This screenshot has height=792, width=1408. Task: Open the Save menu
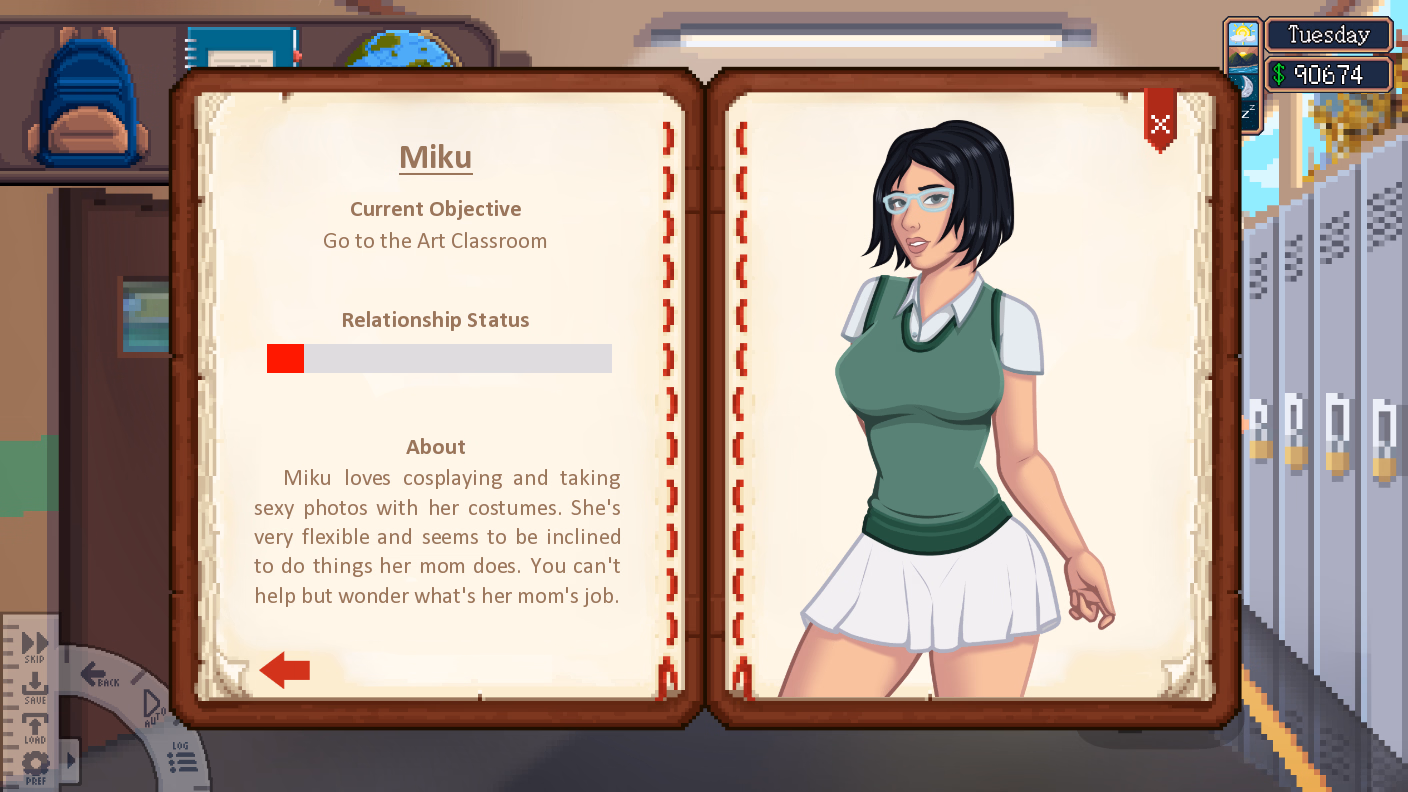34,689
